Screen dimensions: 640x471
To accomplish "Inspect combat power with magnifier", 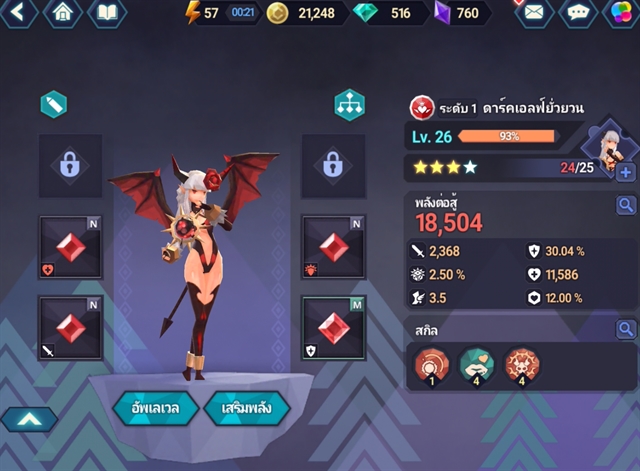I will [626, 205].
